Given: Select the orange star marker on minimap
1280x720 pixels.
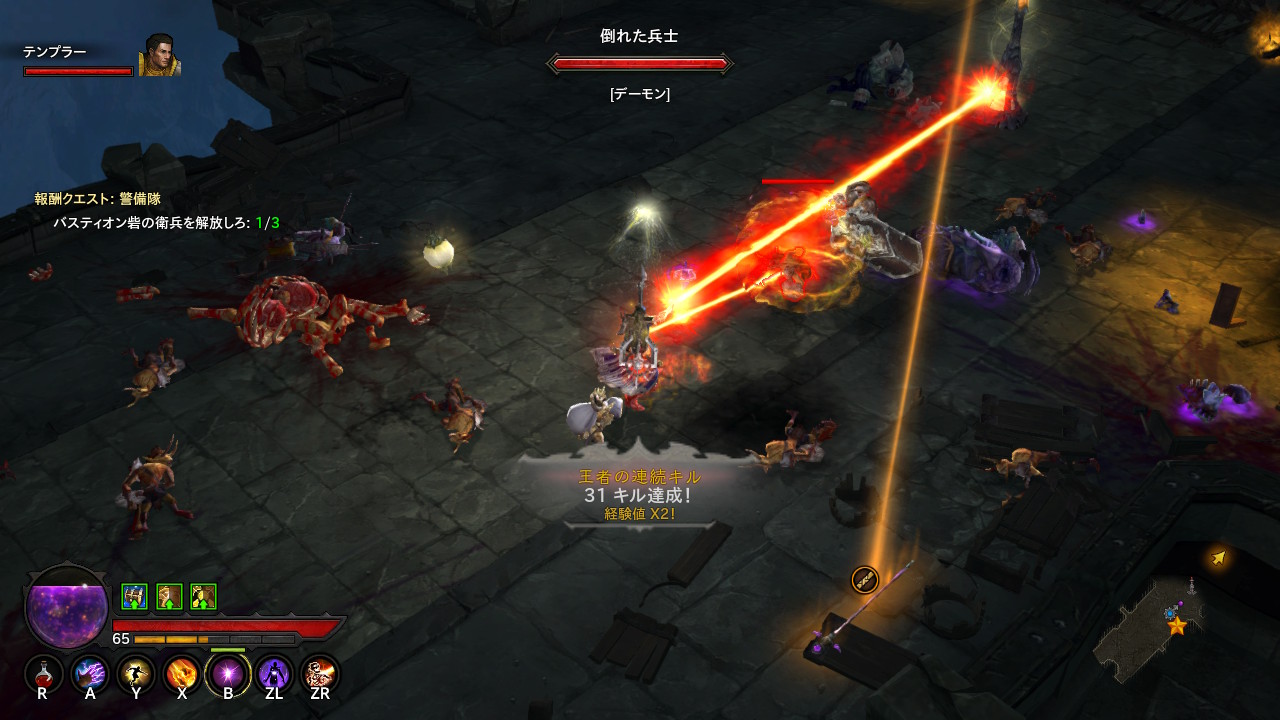Looking at the screenshot, I should tap(1177, 626).
